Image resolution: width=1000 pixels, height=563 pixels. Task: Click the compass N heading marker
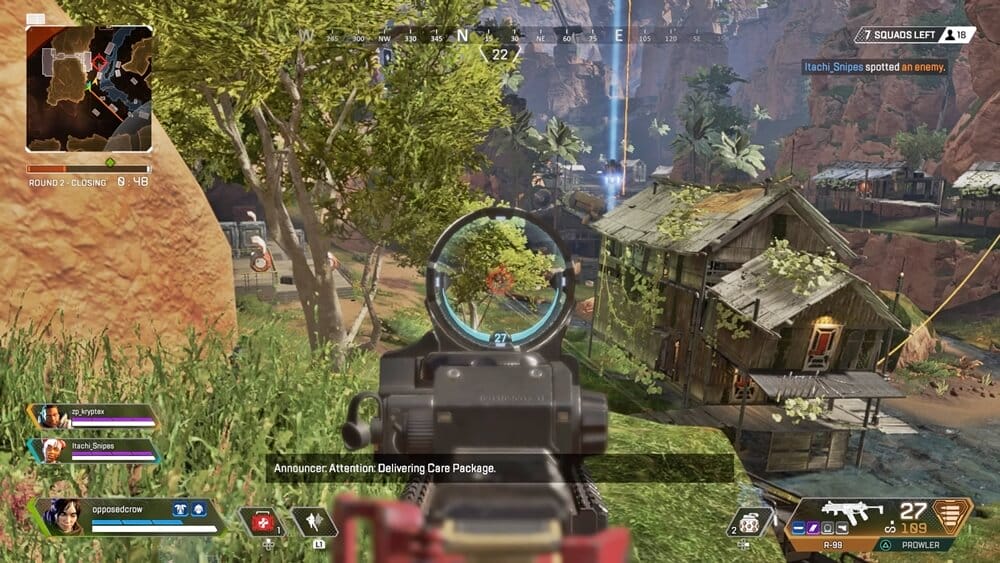pos(462,36)
